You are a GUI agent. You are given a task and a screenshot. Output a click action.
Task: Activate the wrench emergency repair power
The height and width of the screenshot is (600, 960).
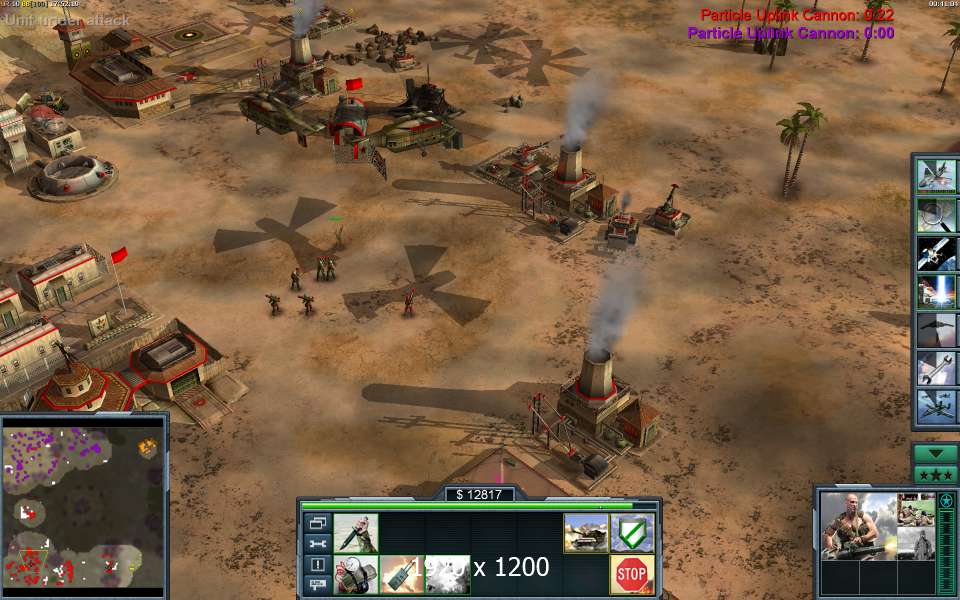(x=937, y=368)
